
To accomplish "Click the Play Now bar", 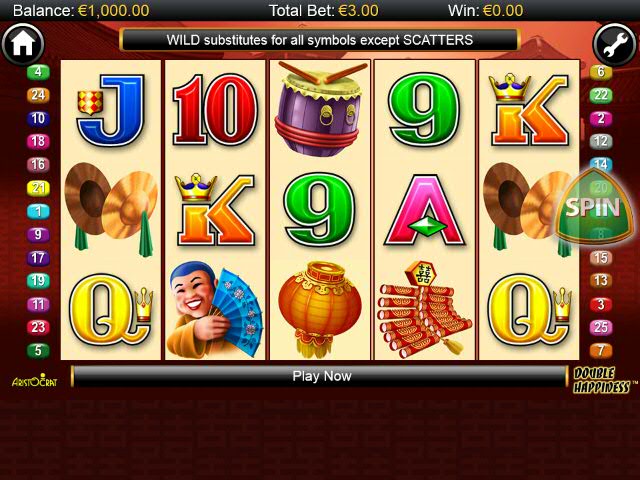I will [321, 376].
